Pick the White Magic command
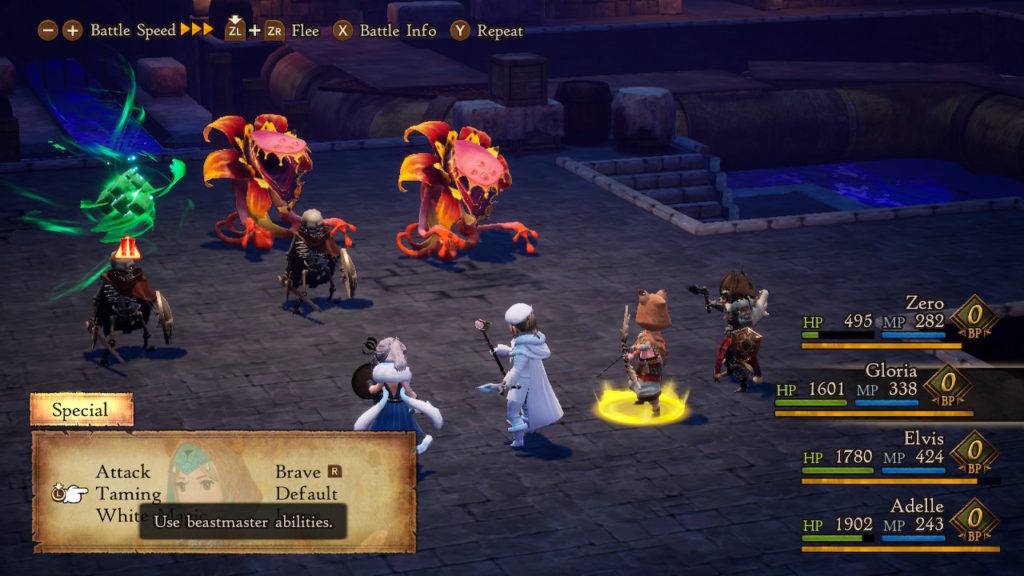This screenshot has height=576, width=1024. pos(118,515)
